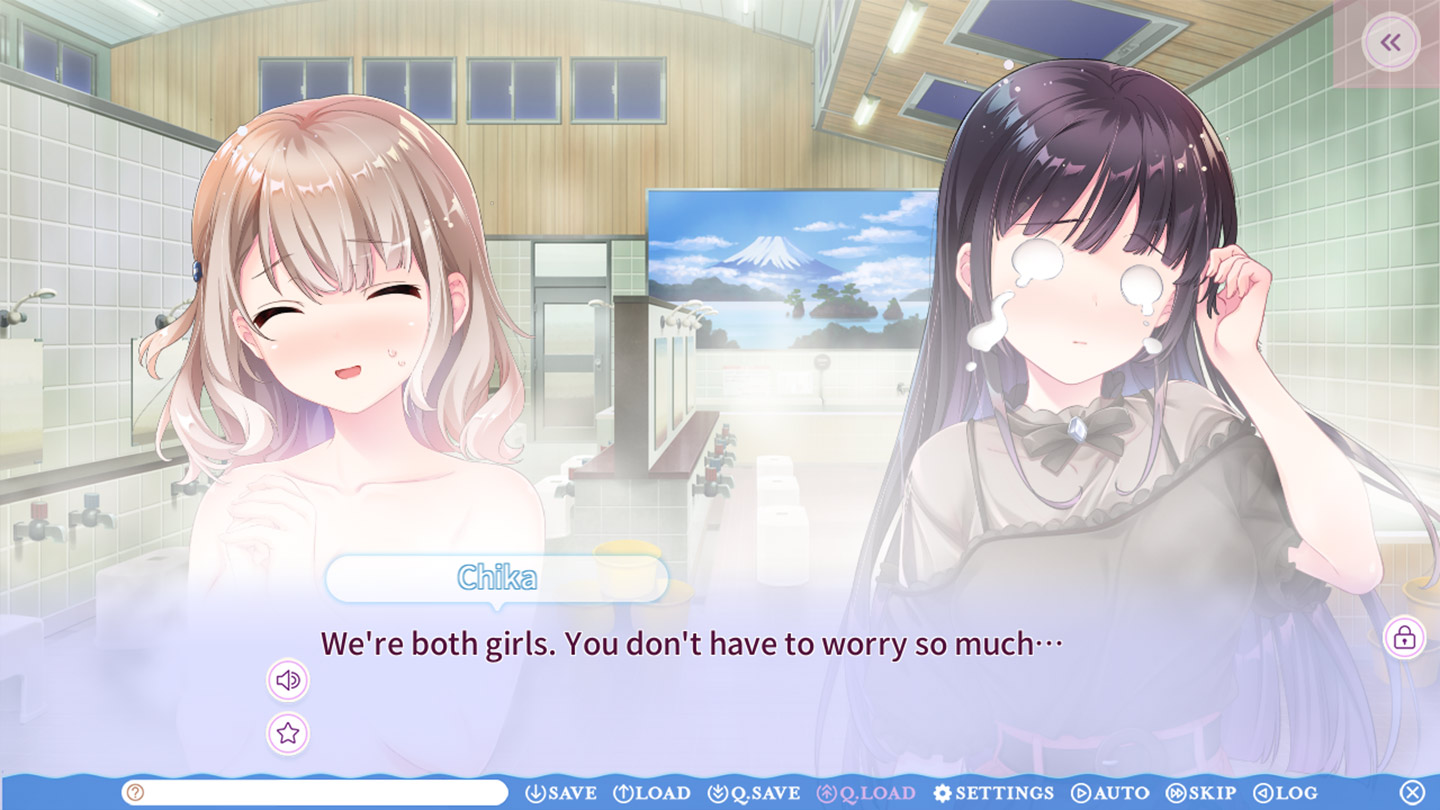This screenshot has height=810, width=1440.
Task: Close the bottom toolbar with X button
Action: 1412,793
